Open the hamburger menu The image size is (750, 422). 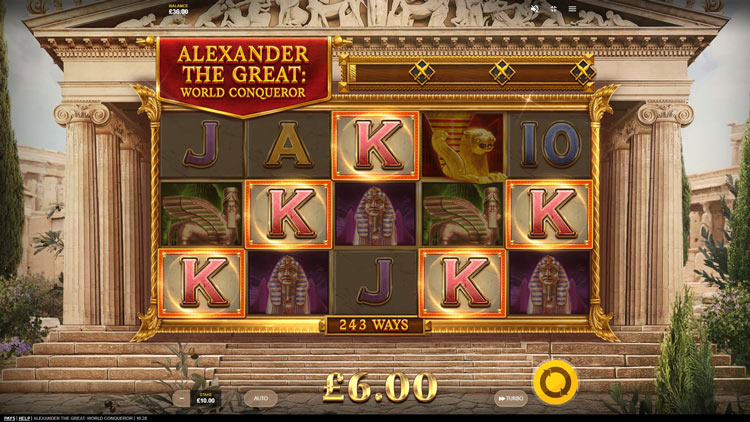click(572, 9)
